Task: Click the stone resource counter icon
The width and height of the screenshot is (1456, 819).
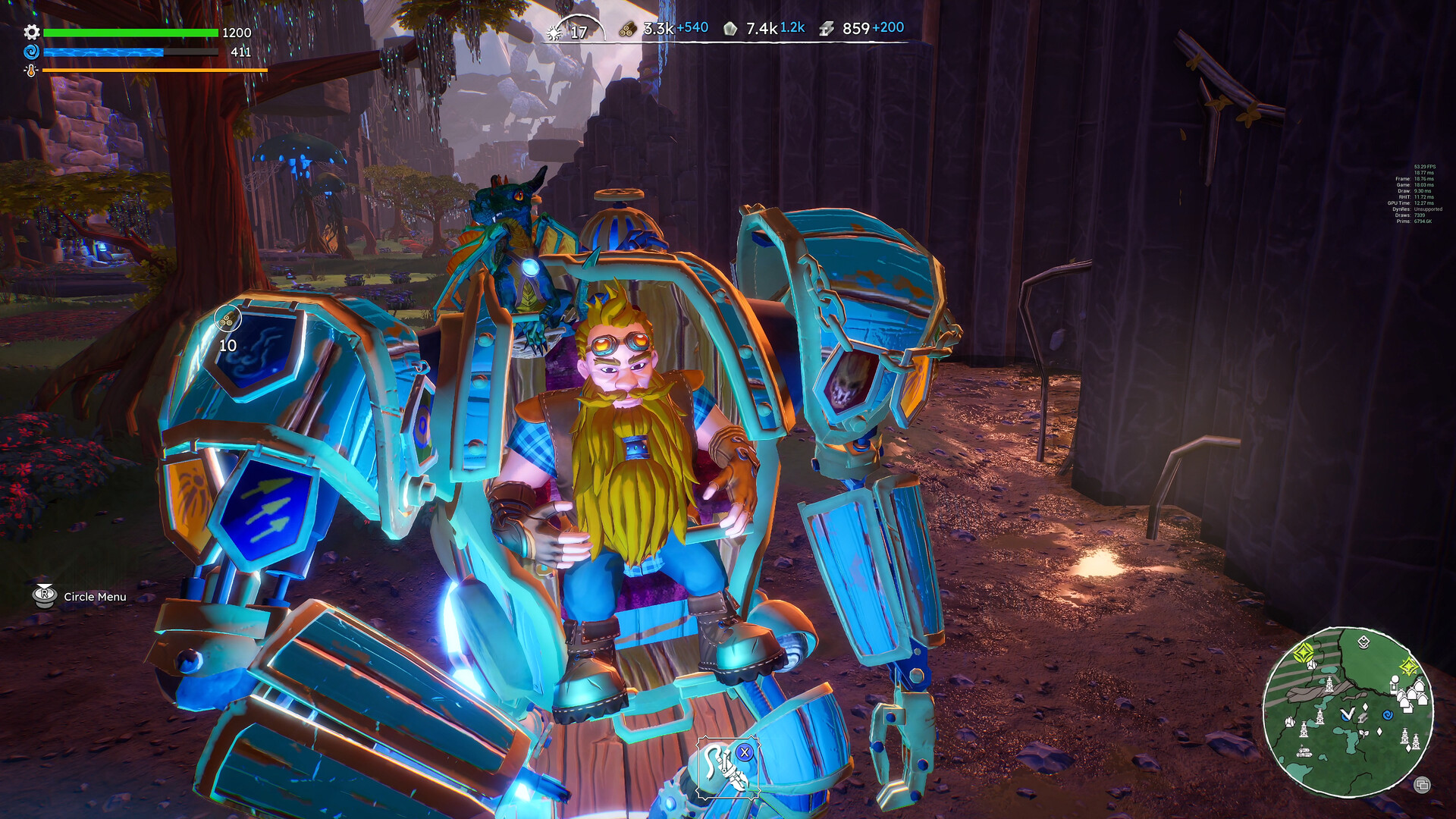Action: 730,27
